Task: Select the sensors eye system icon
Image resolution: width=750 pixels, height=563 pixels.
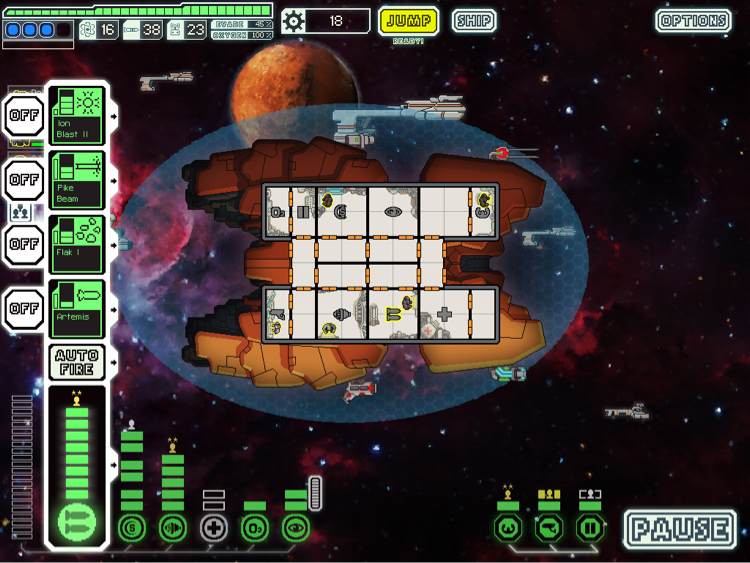Action: [x=295, y=527]
